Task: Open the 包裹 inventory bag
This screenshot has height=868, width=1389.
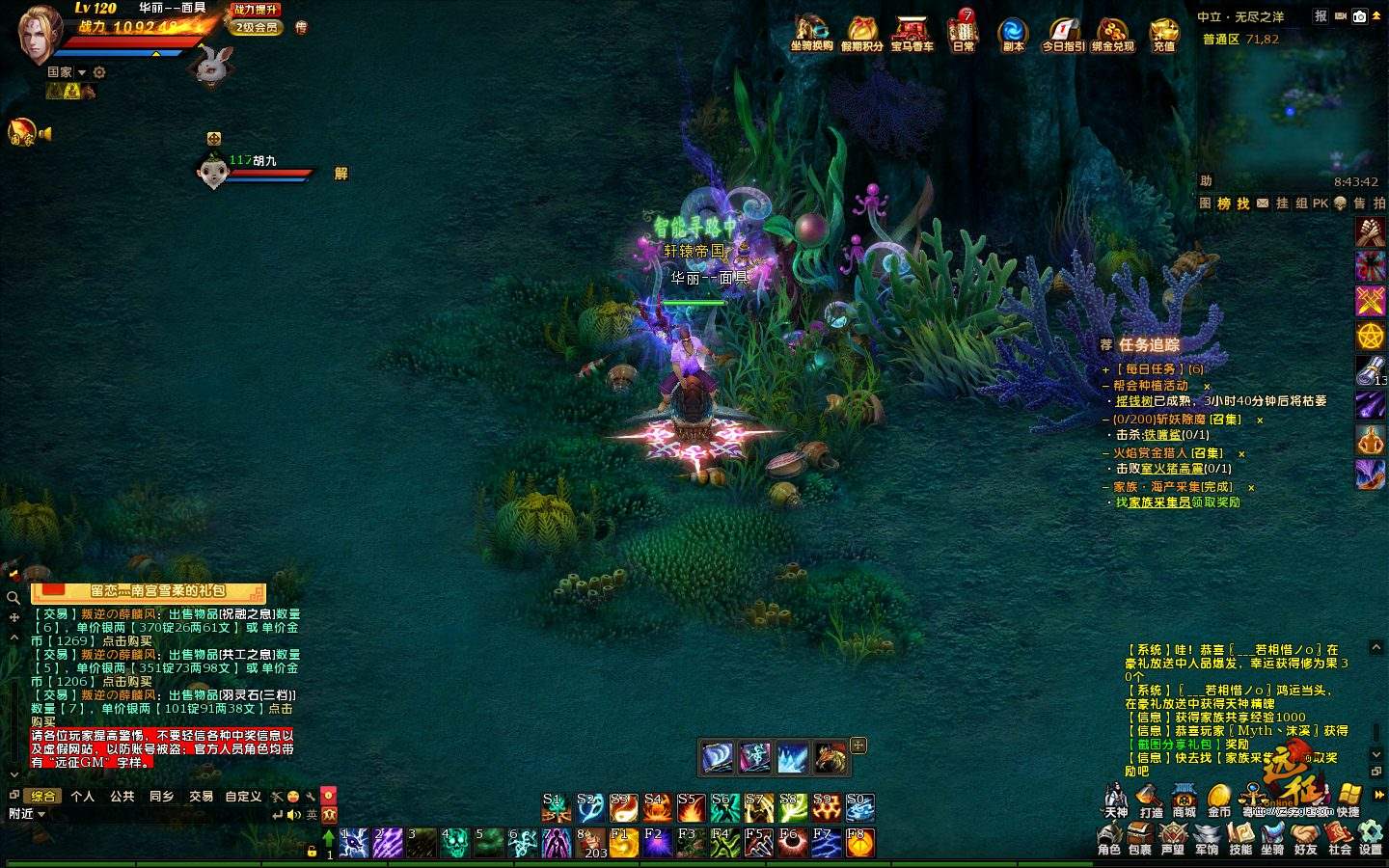Action: 1141,837
